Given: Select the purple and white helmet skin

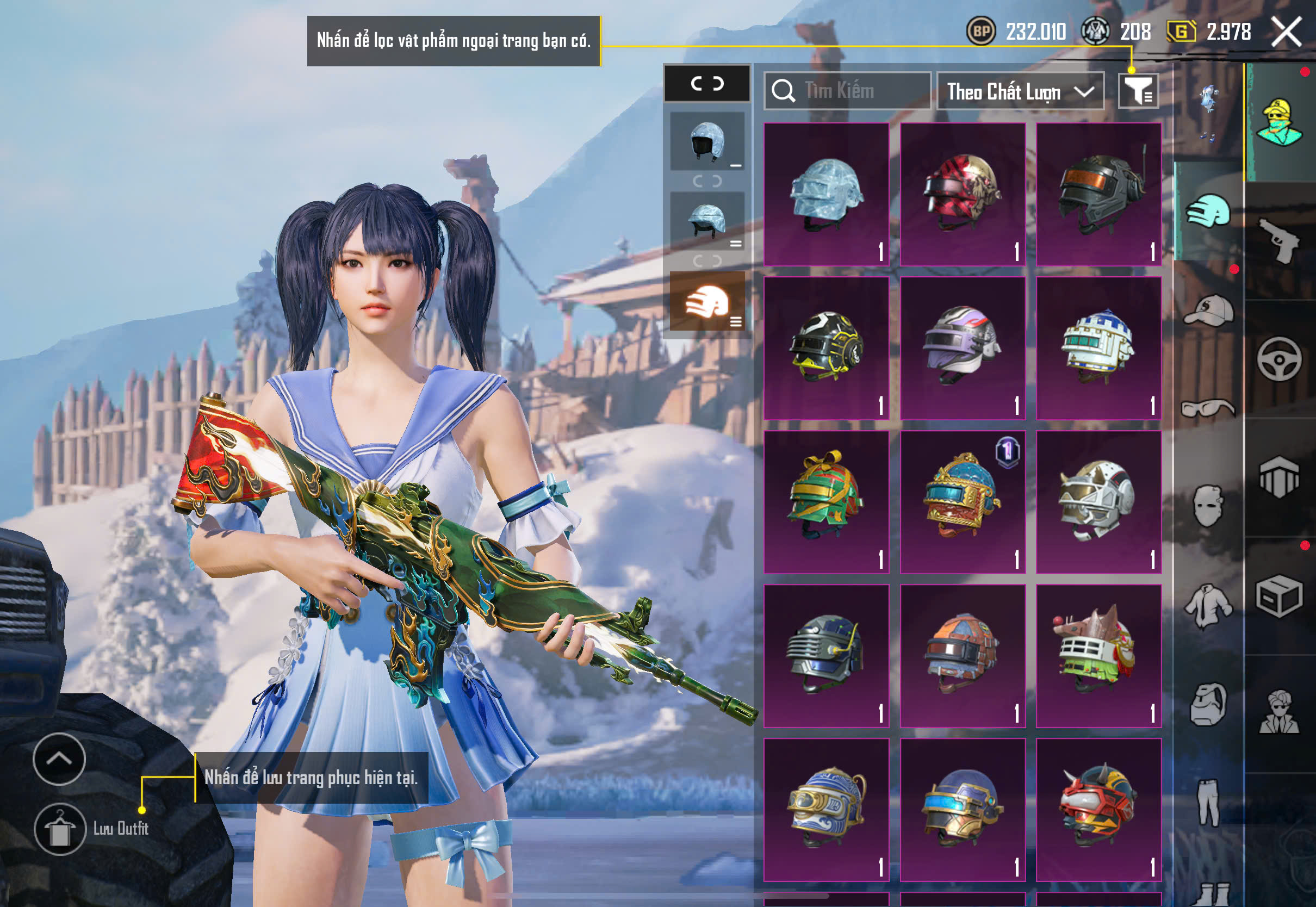Looking at the screenshot, I should 963,348.
